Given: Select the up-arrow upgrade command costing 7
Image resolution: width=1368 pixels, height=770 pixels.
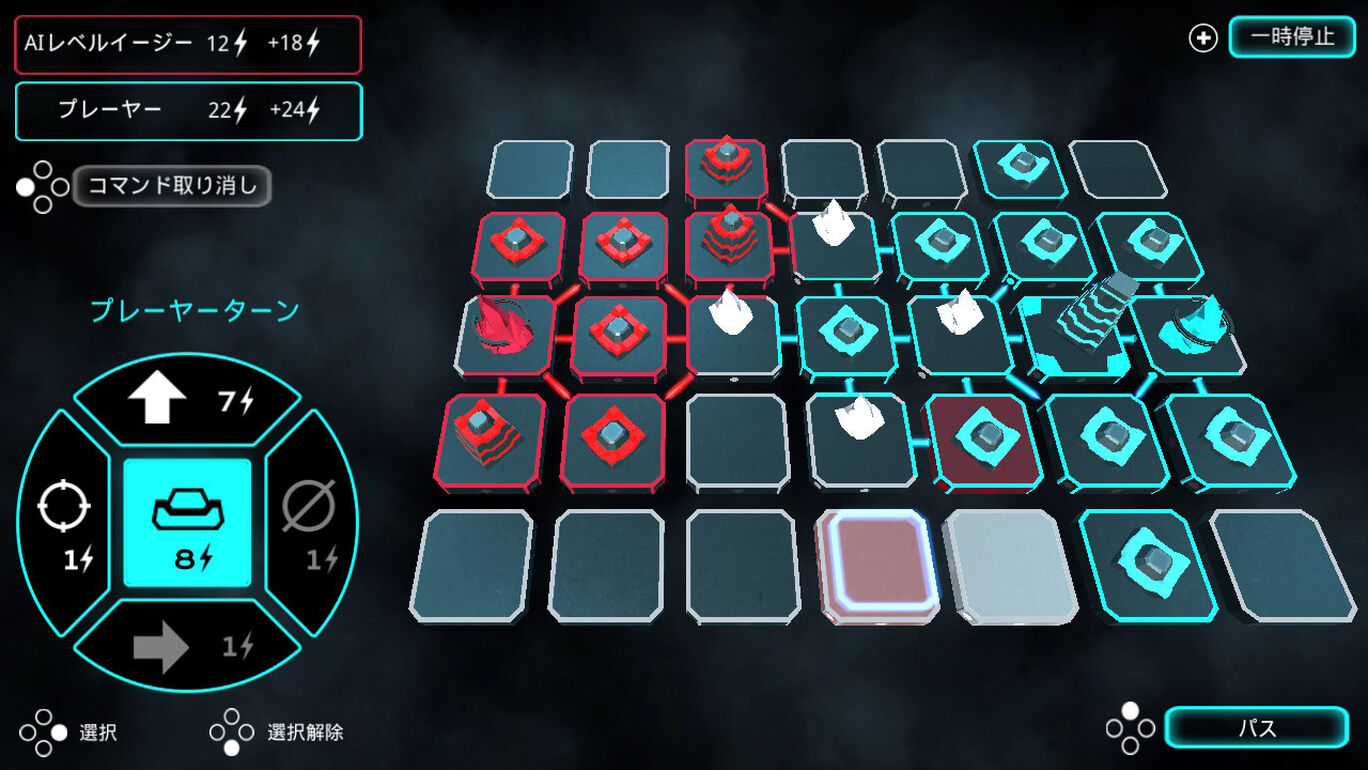Looking at the screenshot, I should (187, 400).
